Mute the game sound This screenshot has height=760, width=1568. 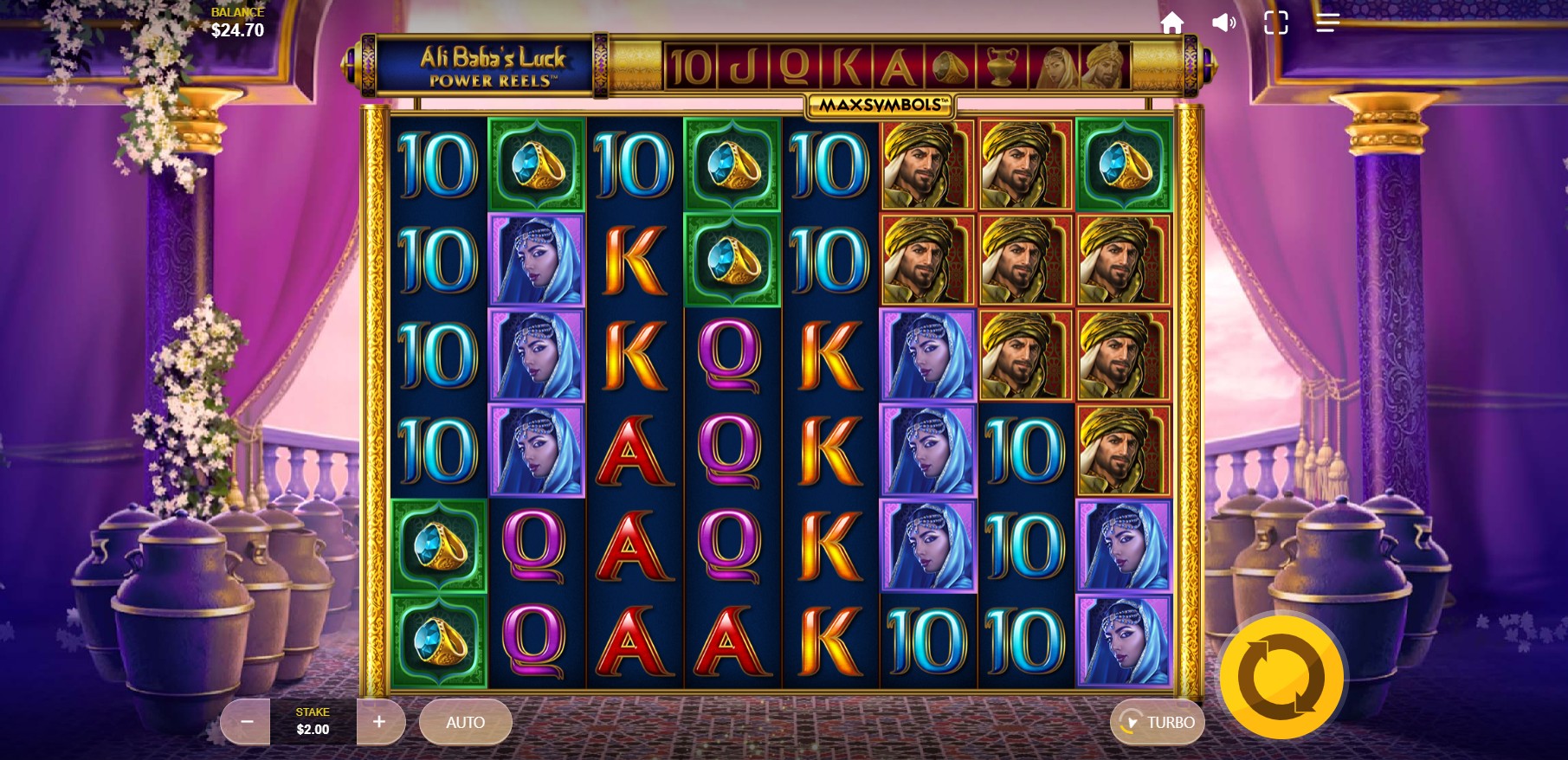click(1223, 23)
